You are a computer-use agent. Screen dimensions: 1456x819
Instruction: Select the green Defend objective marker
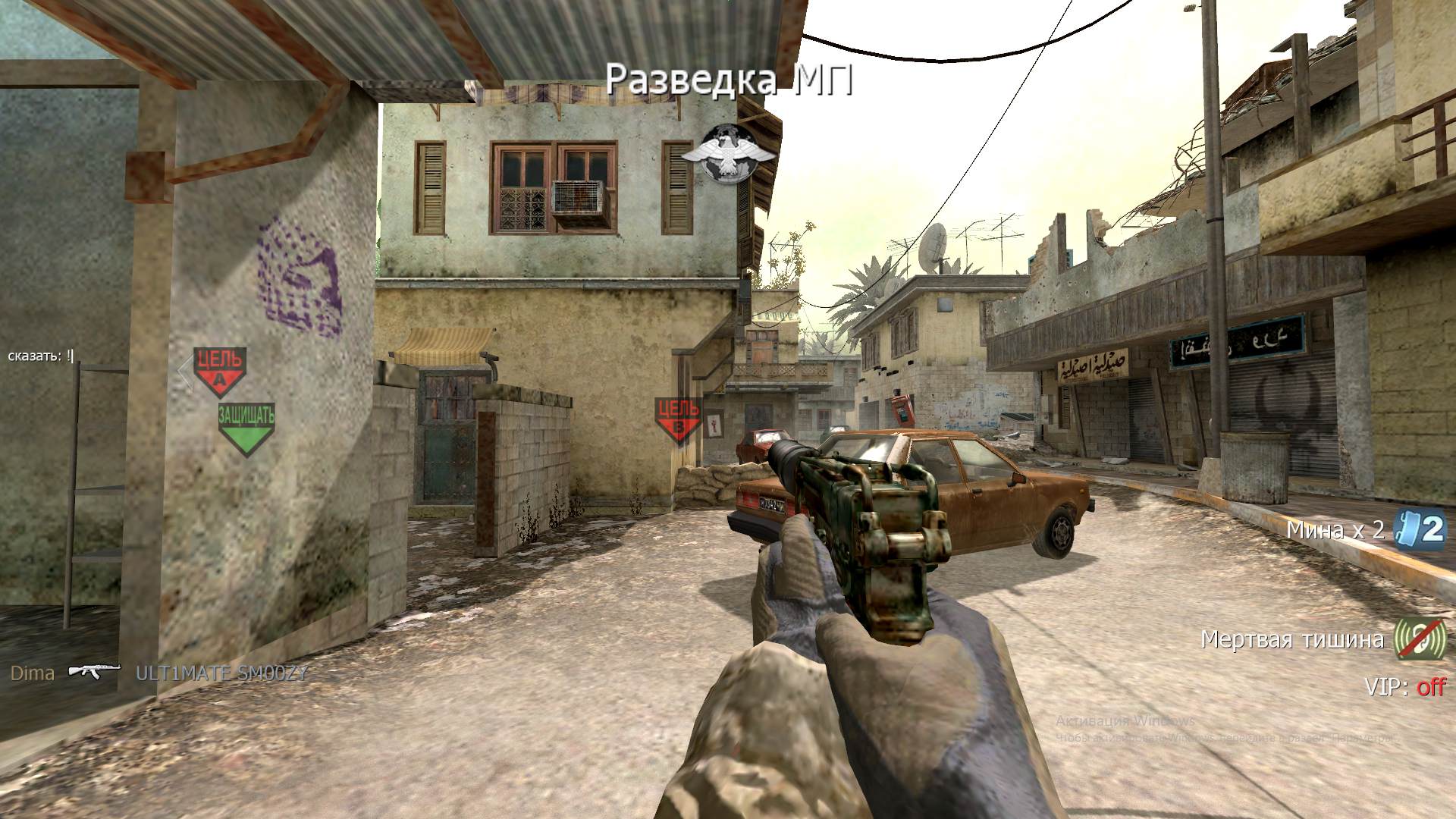point(246,427)
